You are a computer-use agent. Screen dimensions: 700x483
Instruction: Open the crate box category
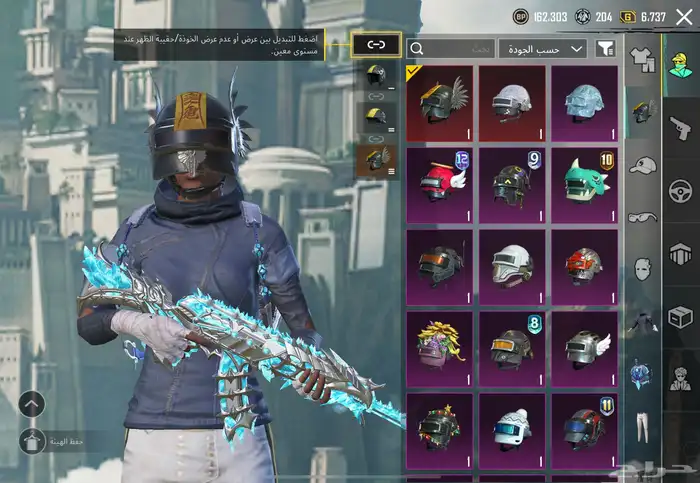click(679, 317)
